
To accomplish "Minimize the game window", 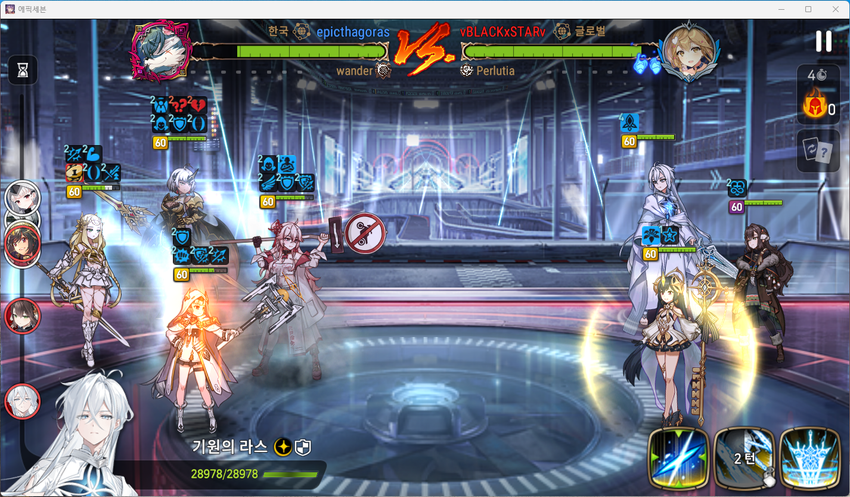I will (x=780, y=8).
